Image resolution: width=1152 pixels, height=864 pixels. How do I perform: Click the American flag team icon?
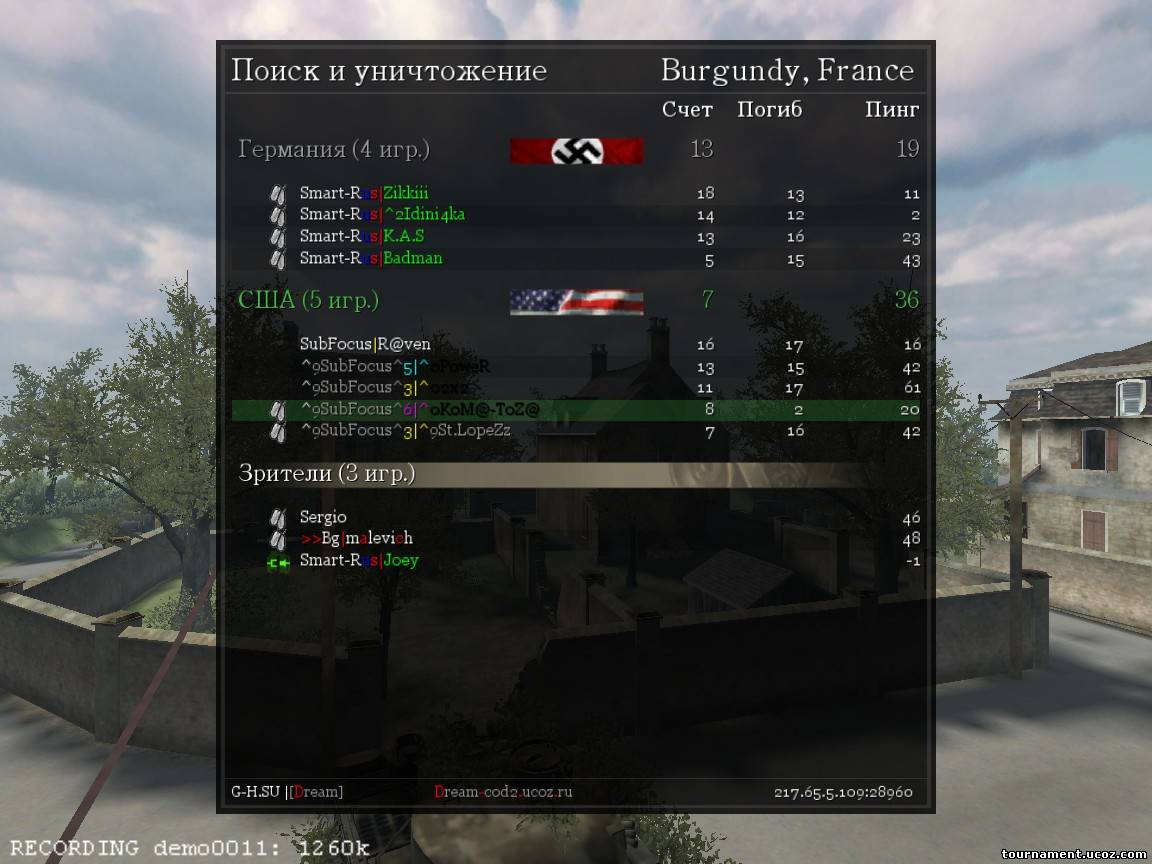tap(576, 301)
